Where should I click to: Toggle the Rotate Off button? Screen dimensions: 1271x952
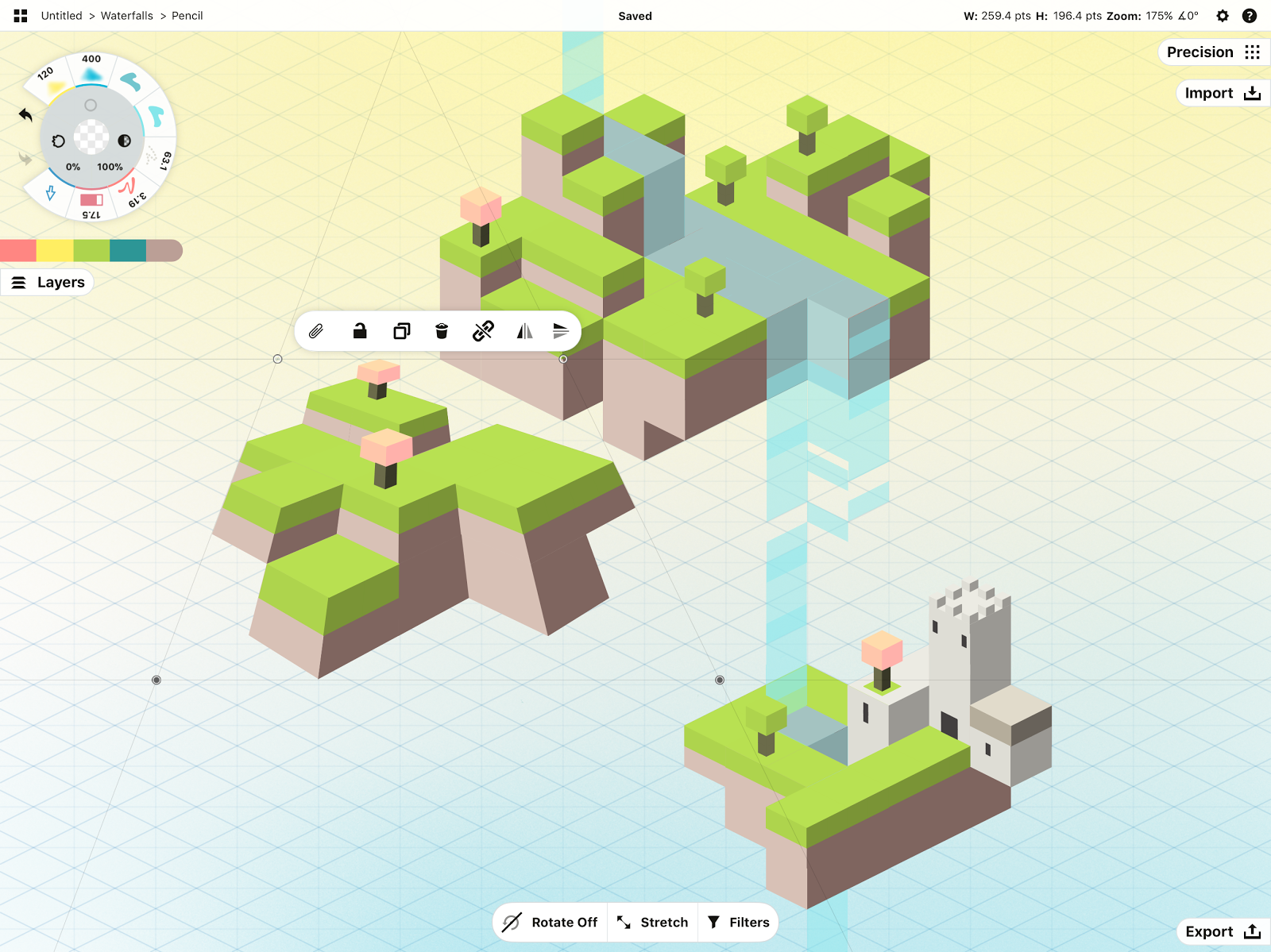tap(551, 922)
